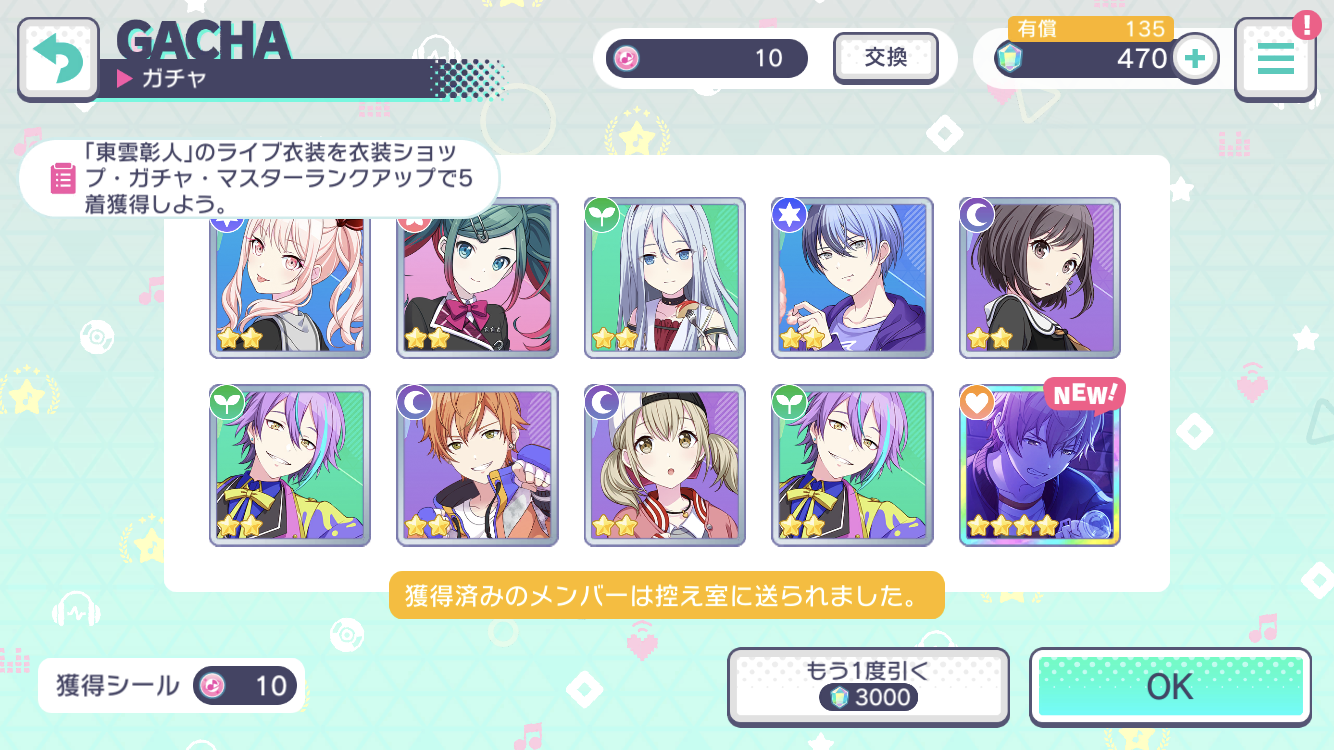The width and height of the screenshot is (1334, 750).
Task: Select the NEW four-star card
Action: tap(1039, 465)
